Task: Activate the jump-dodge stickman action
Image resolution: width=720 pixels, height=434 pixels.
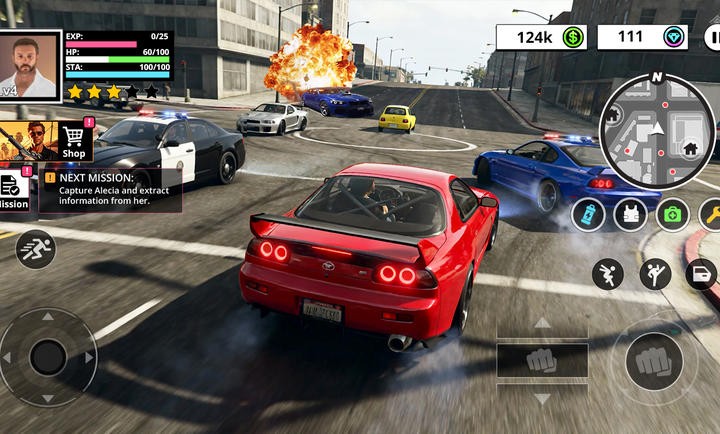Action: 607,274
